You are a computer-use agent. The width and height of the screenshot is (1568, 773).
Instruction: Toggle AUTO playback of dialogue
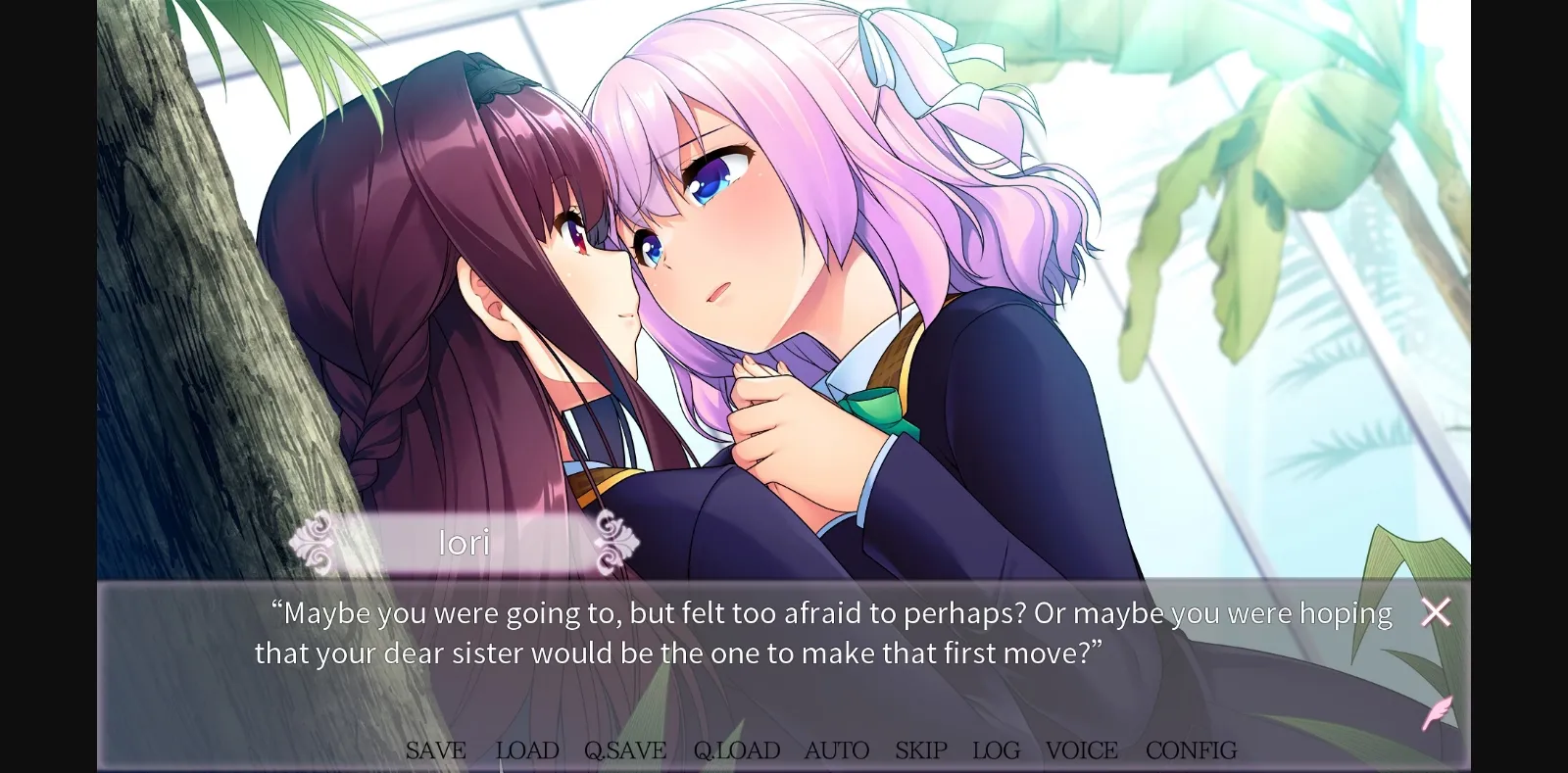click(x=837, y=750)
